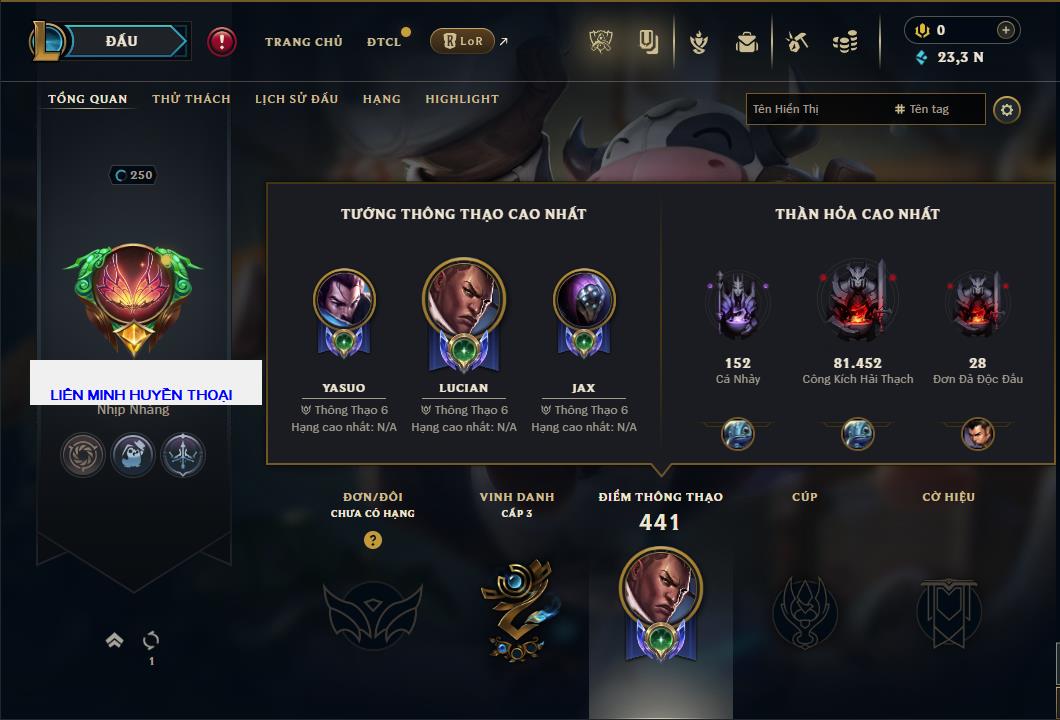Click the ĐẤU play button

[x=121, y=41]
